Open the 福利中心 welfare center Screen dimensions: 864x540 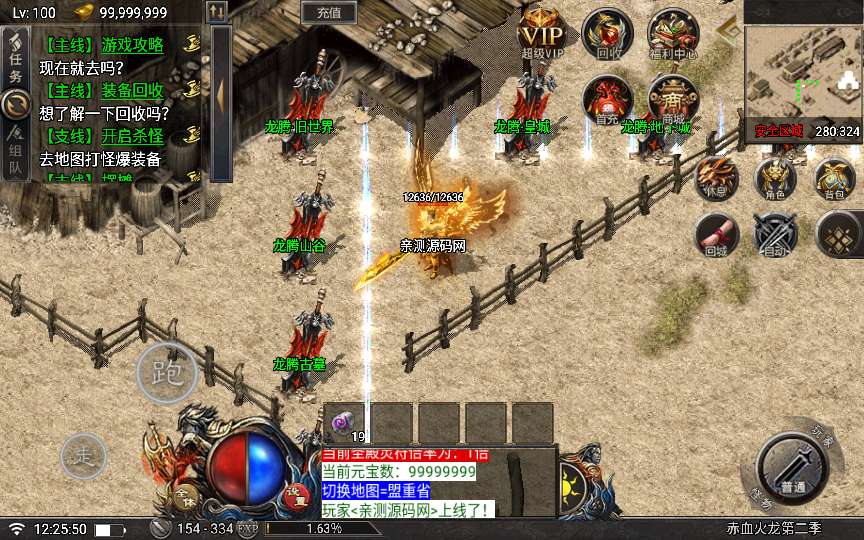pyautogui.click(x=673, y=33)
